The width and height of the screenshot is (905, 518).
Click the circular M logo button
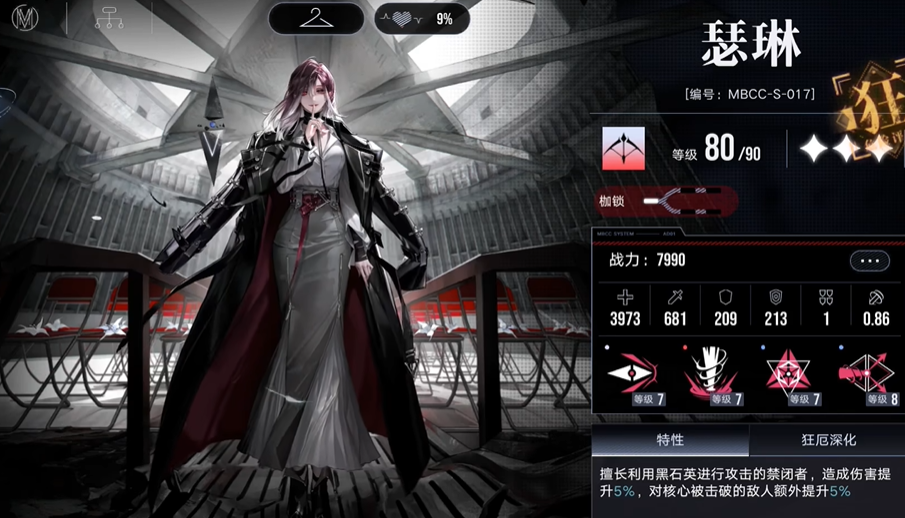tap(24, 18)
